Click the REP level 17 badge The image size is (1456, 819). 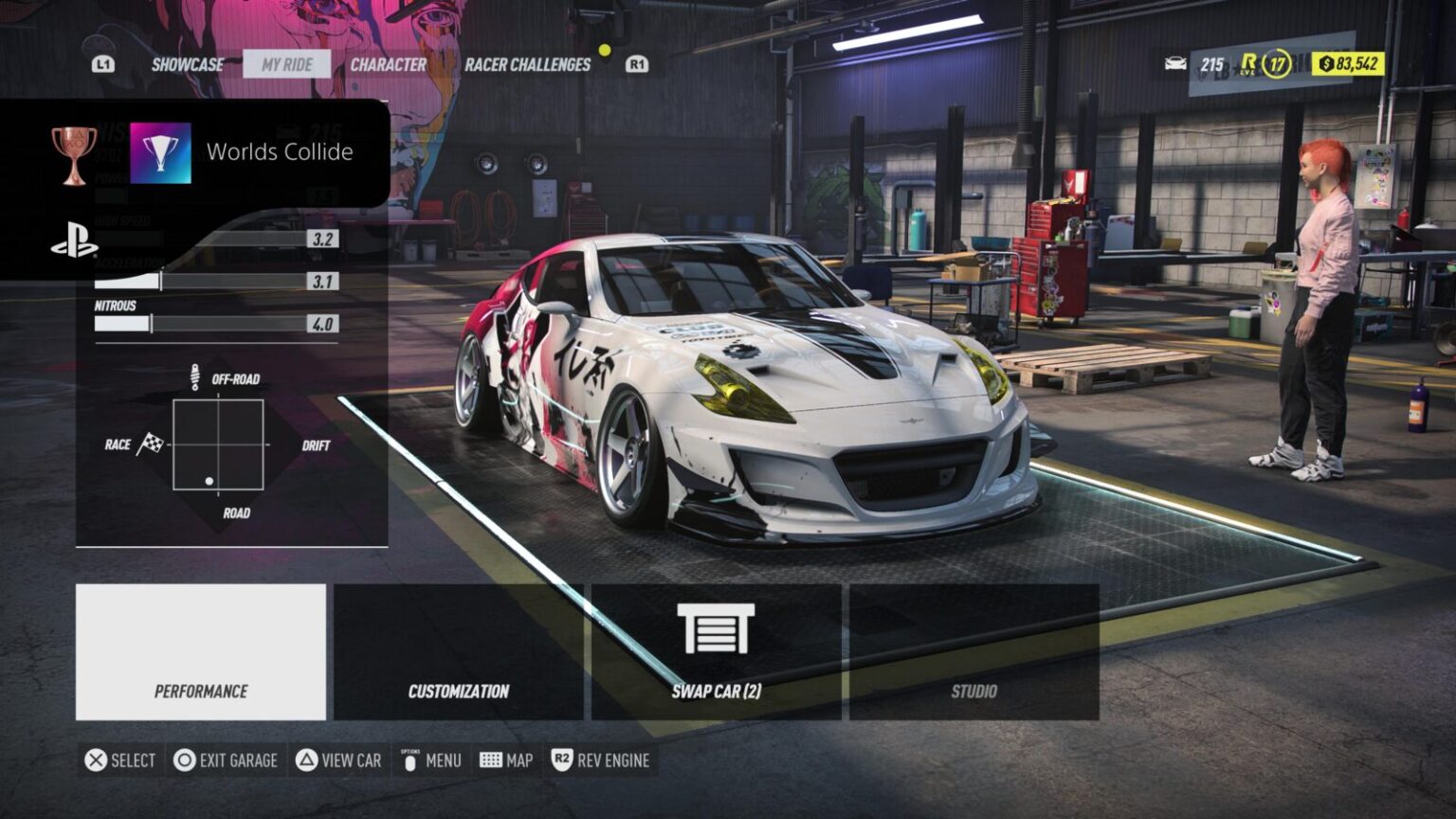pyautogui.click(x=1275, y=64)
